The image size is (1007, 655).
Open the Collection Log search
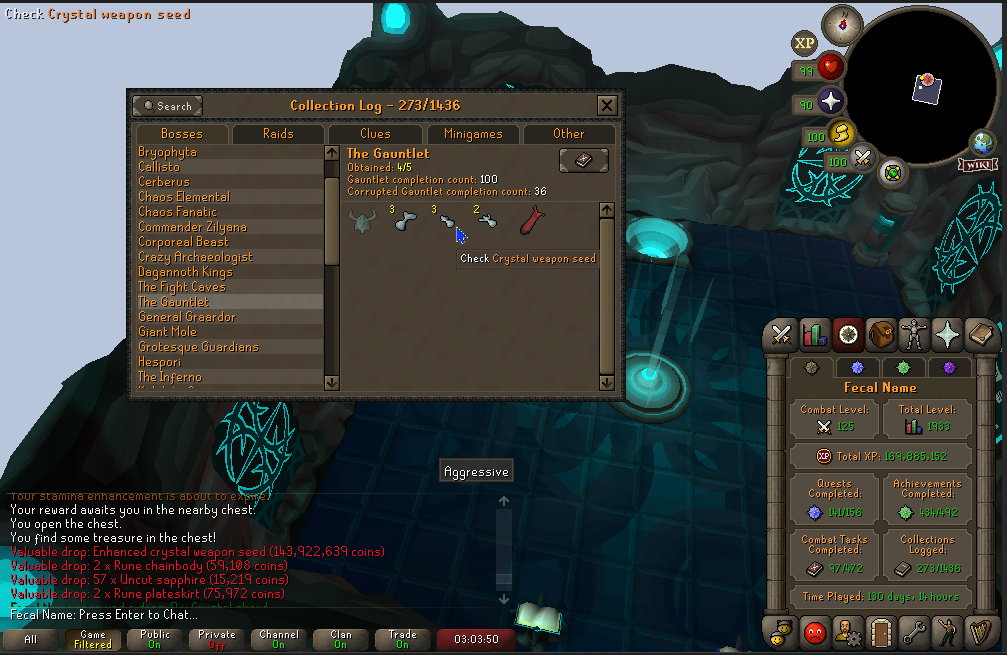coord(168,105)
